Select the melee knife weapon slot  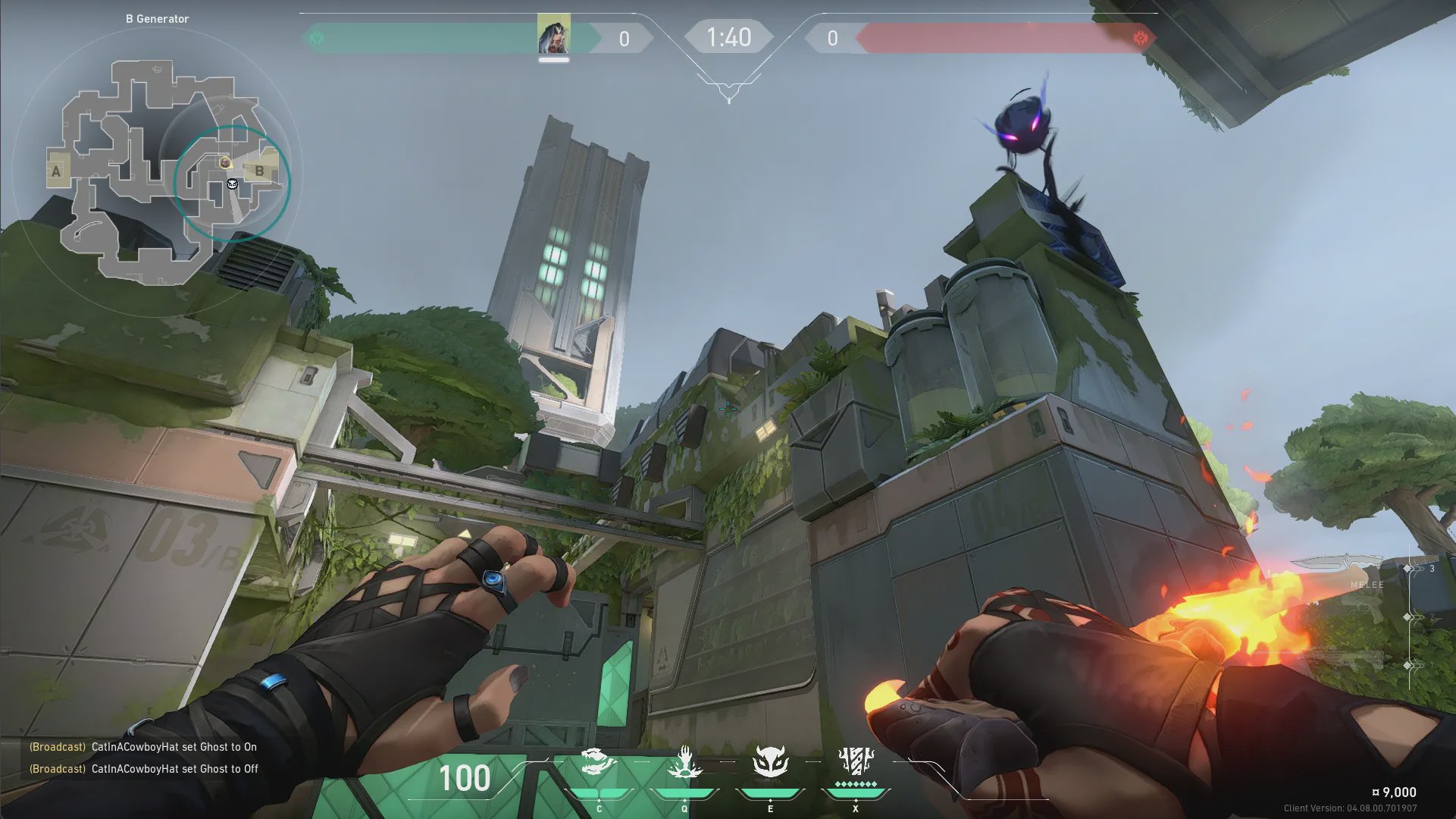tap(1338, 566)
